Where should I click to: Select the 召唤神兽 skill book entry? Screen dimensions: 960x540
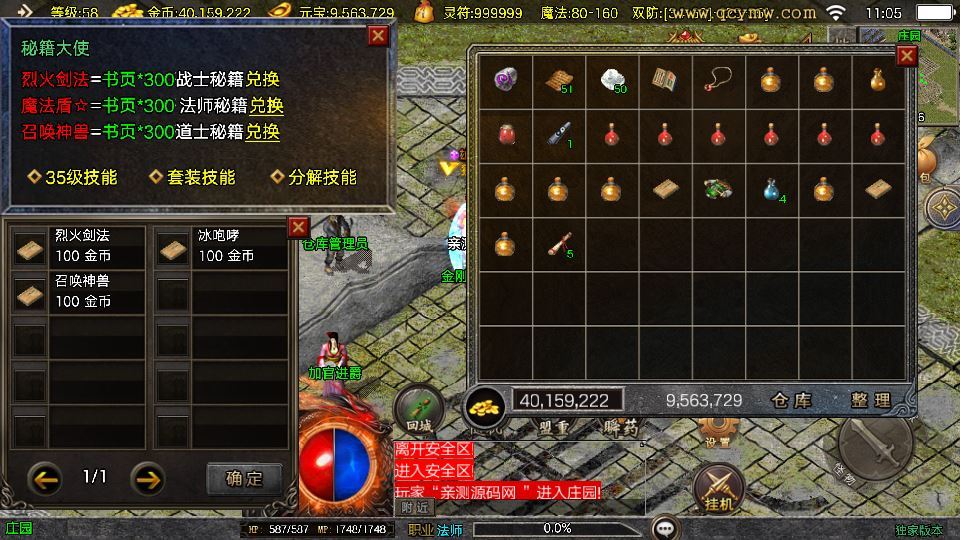pyautogui.click(x=78, y=292)
